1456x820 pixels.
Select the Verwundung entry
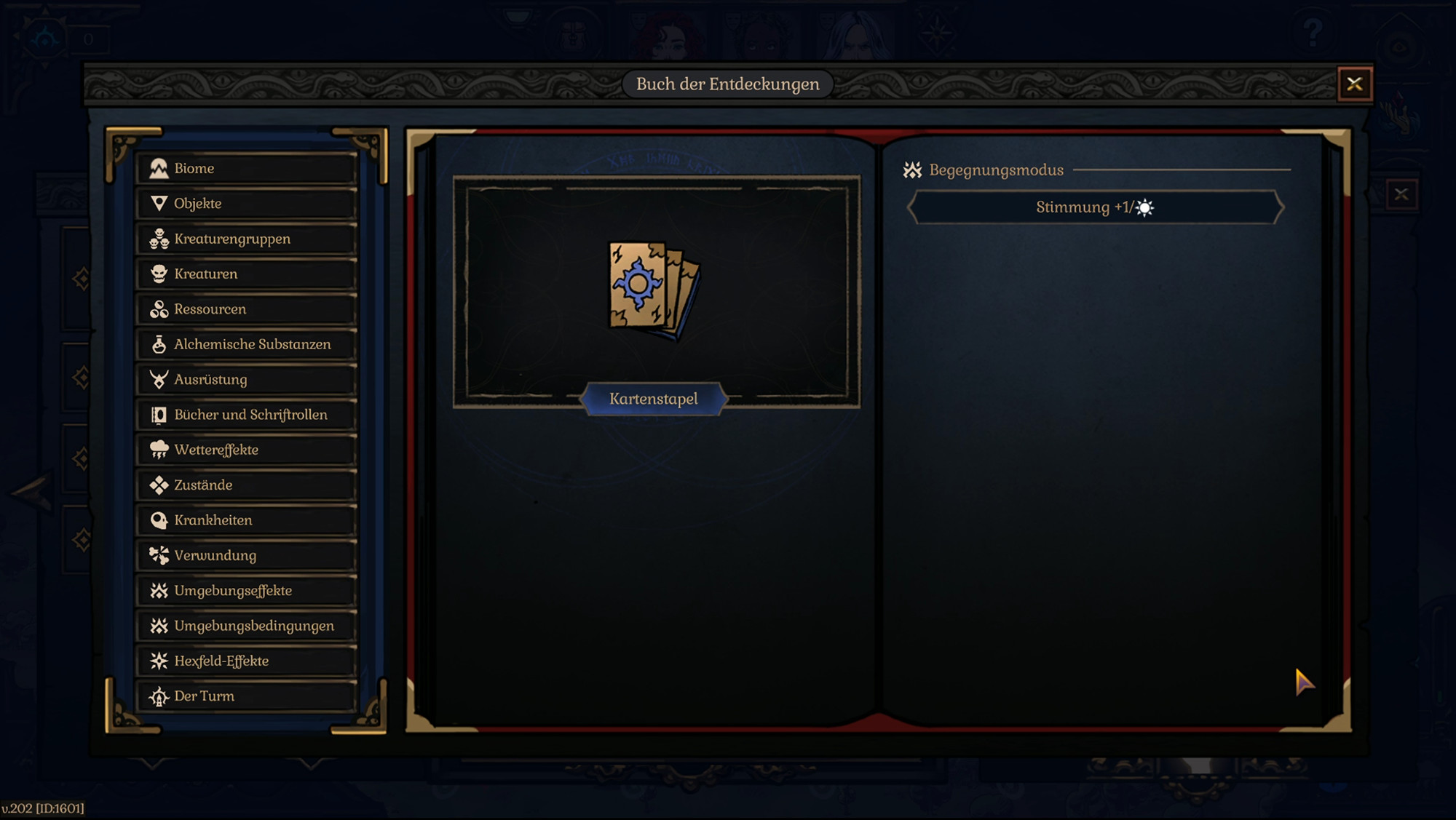[214, 555]
